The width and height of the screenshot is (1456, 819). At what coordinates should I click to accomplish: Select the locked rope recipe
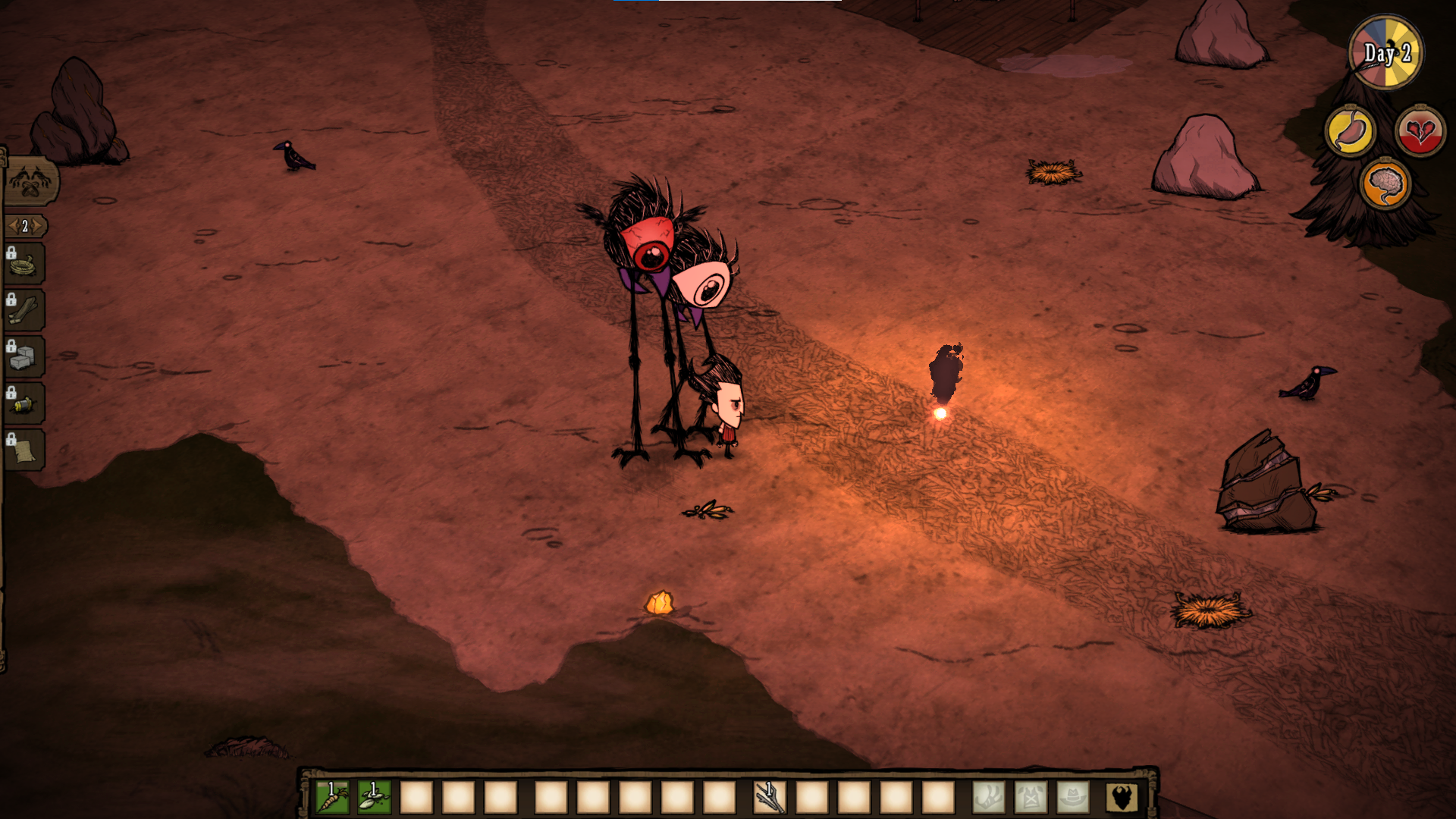coord(24,265)
